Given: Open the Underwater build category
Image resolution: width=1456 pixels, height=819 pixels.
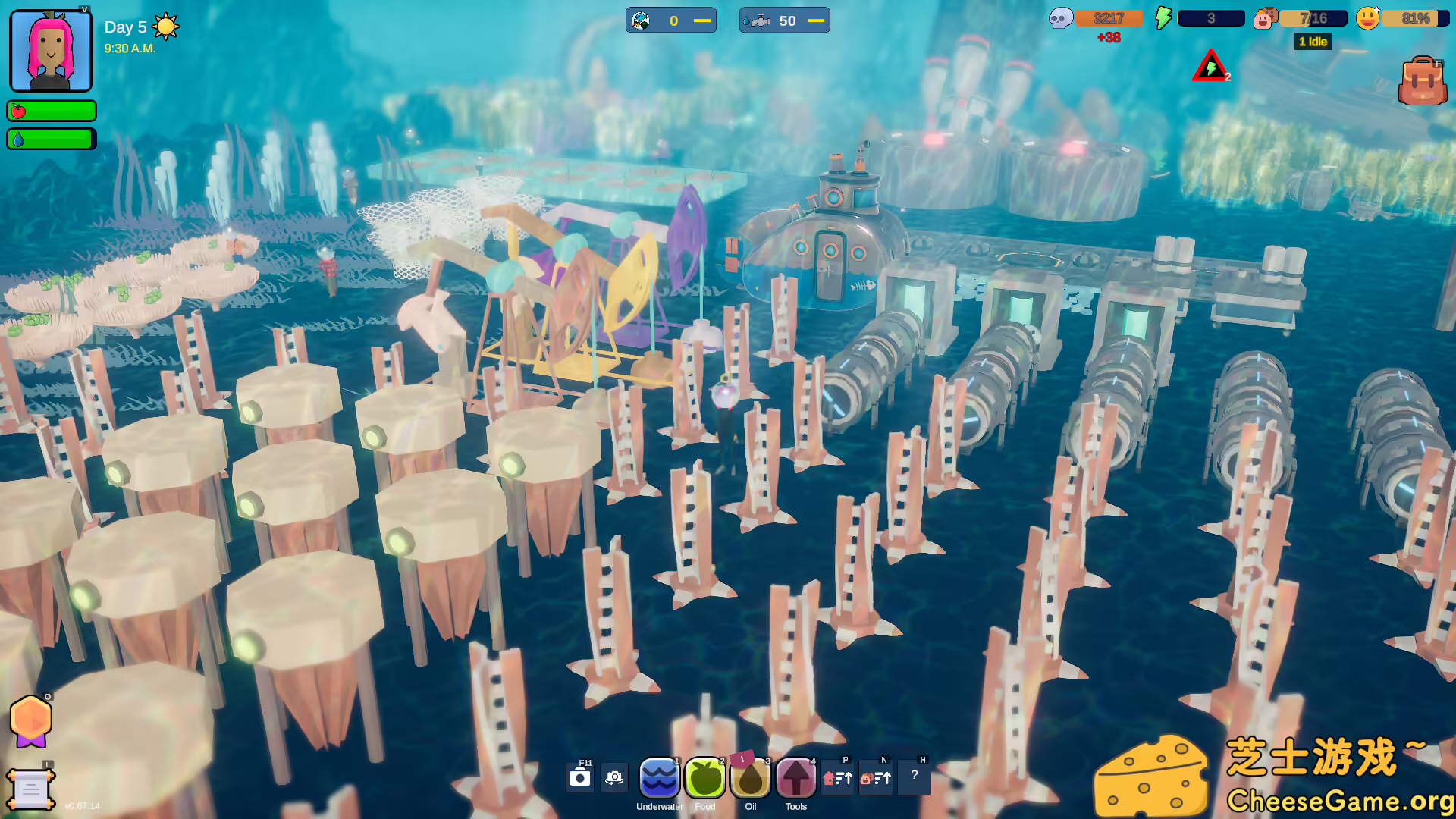Looking at the screenshot, I should 659,777.
